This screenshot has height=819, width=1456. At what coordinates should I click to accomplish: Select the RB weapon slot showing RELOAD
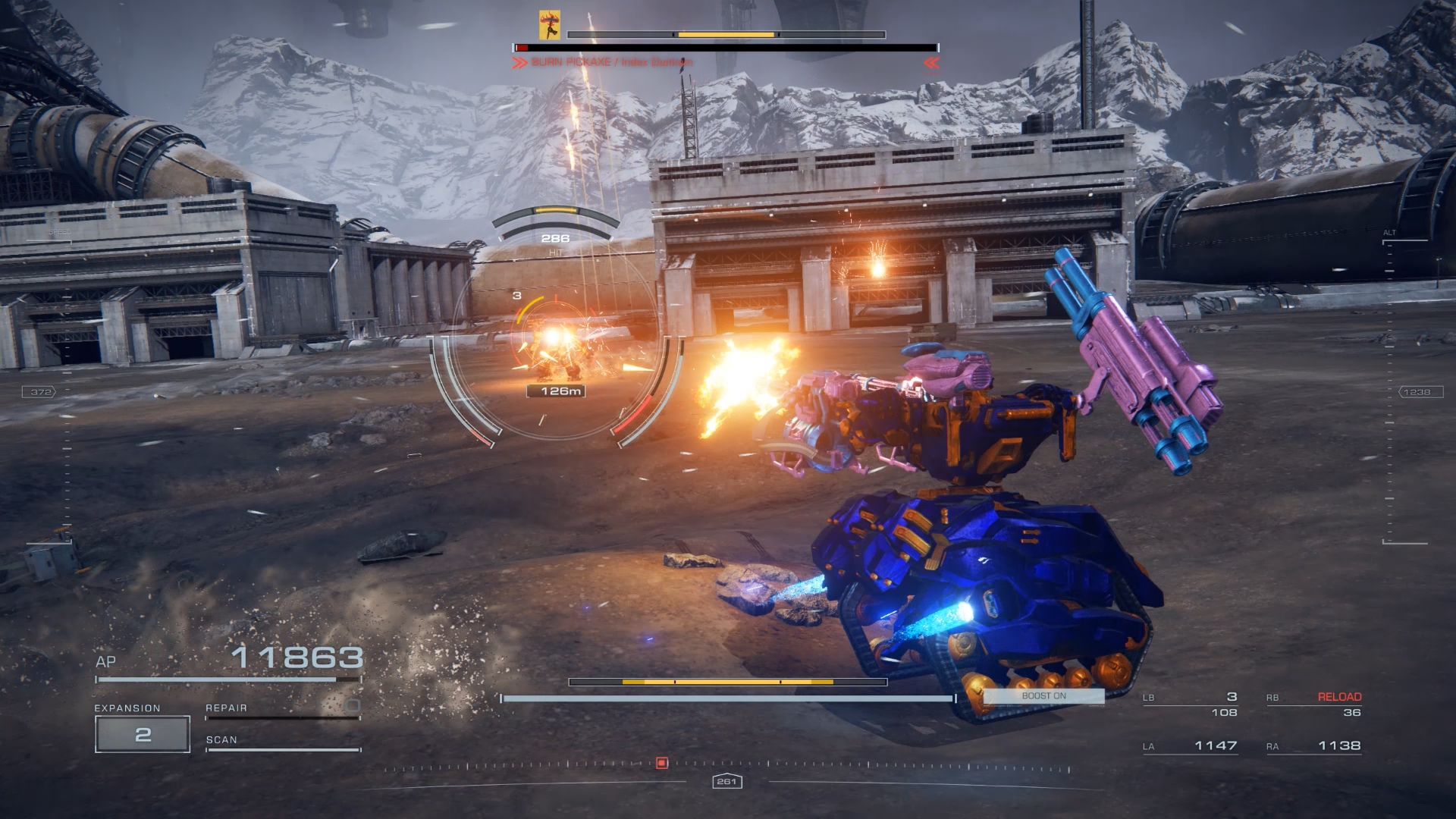click(1313, 704)
